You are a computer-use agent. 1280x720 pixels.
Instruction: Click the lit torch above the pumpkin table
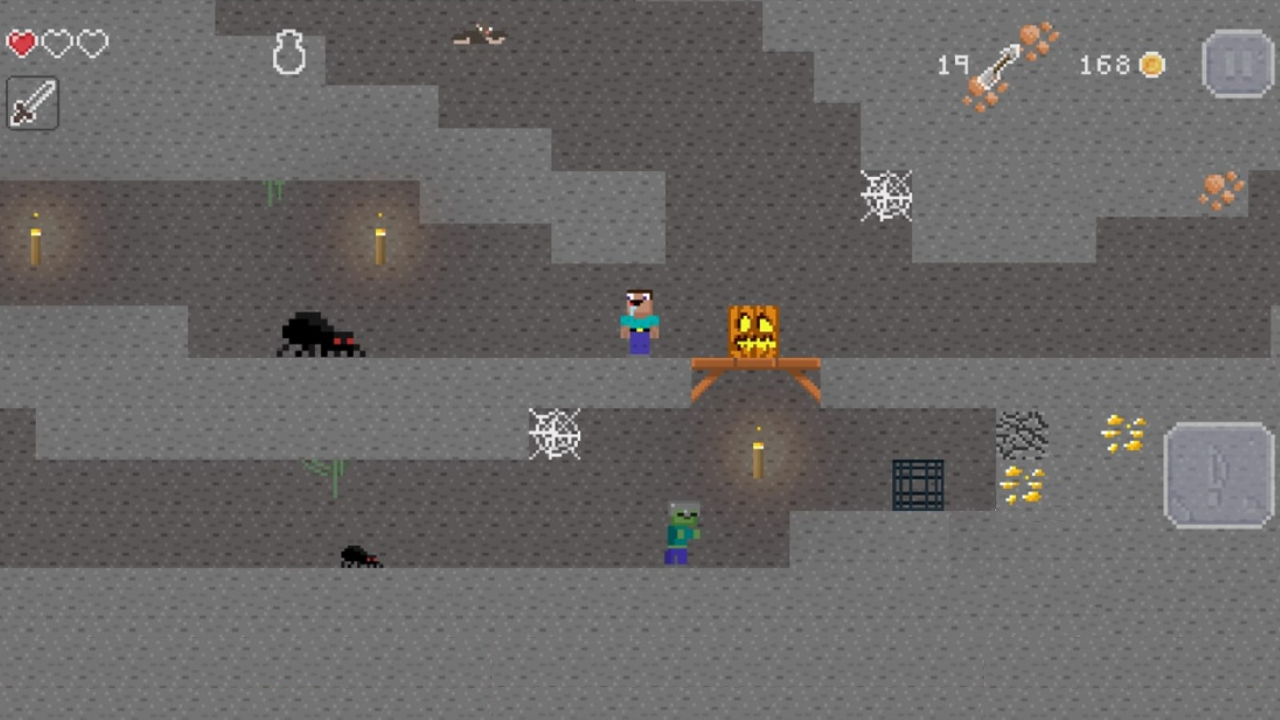point(757,455)
